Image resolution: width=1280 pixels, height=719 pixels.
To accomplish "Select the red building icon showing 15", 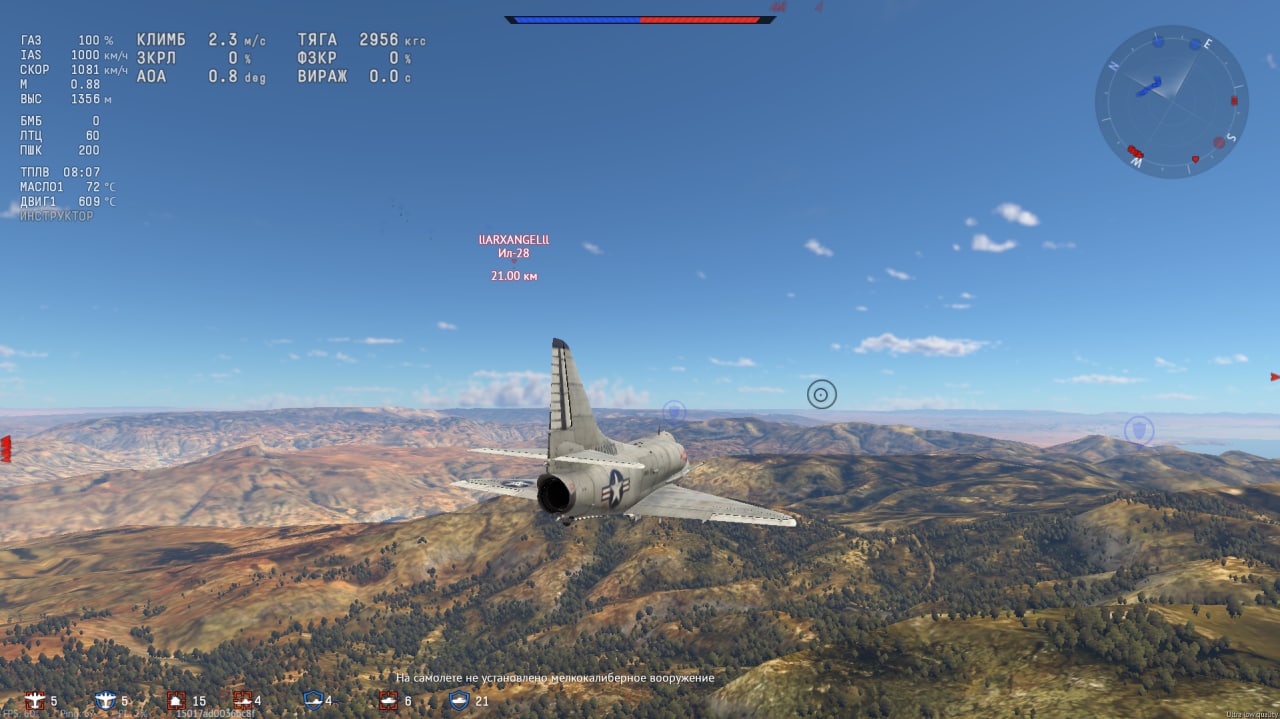I will pos(177,700).
